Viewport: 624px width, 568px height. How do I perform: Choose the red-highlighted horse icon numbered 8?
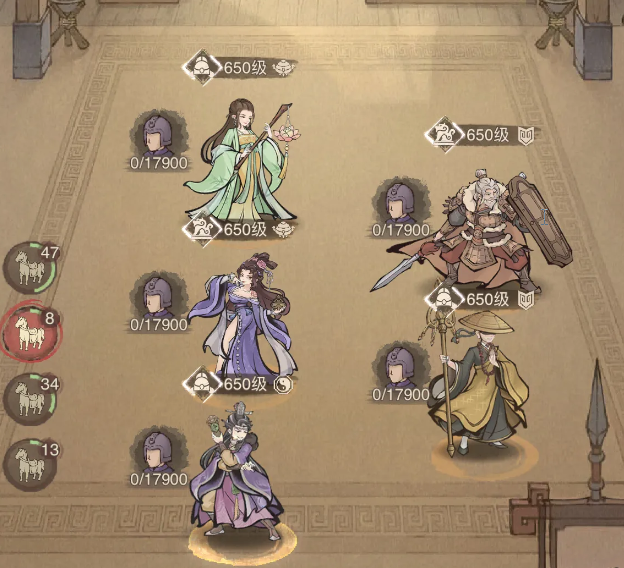(x=27, y=332)
